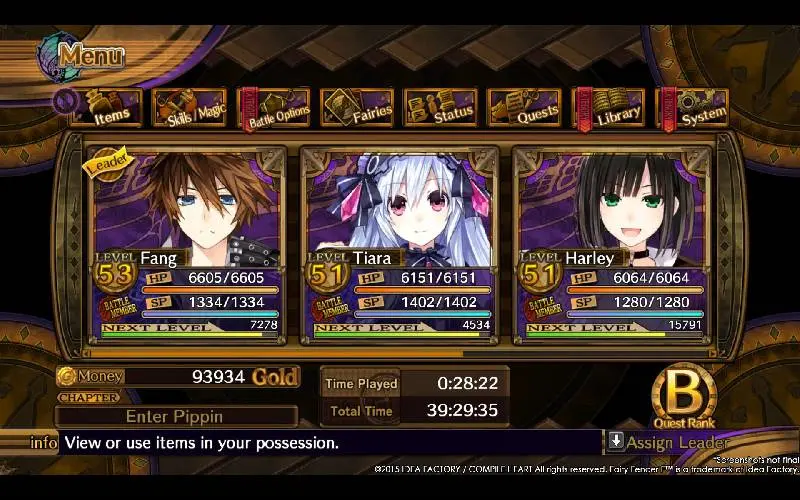Open the Library menu entry
This screenshot has width=800, height=500.
click(x=609, y=109)
